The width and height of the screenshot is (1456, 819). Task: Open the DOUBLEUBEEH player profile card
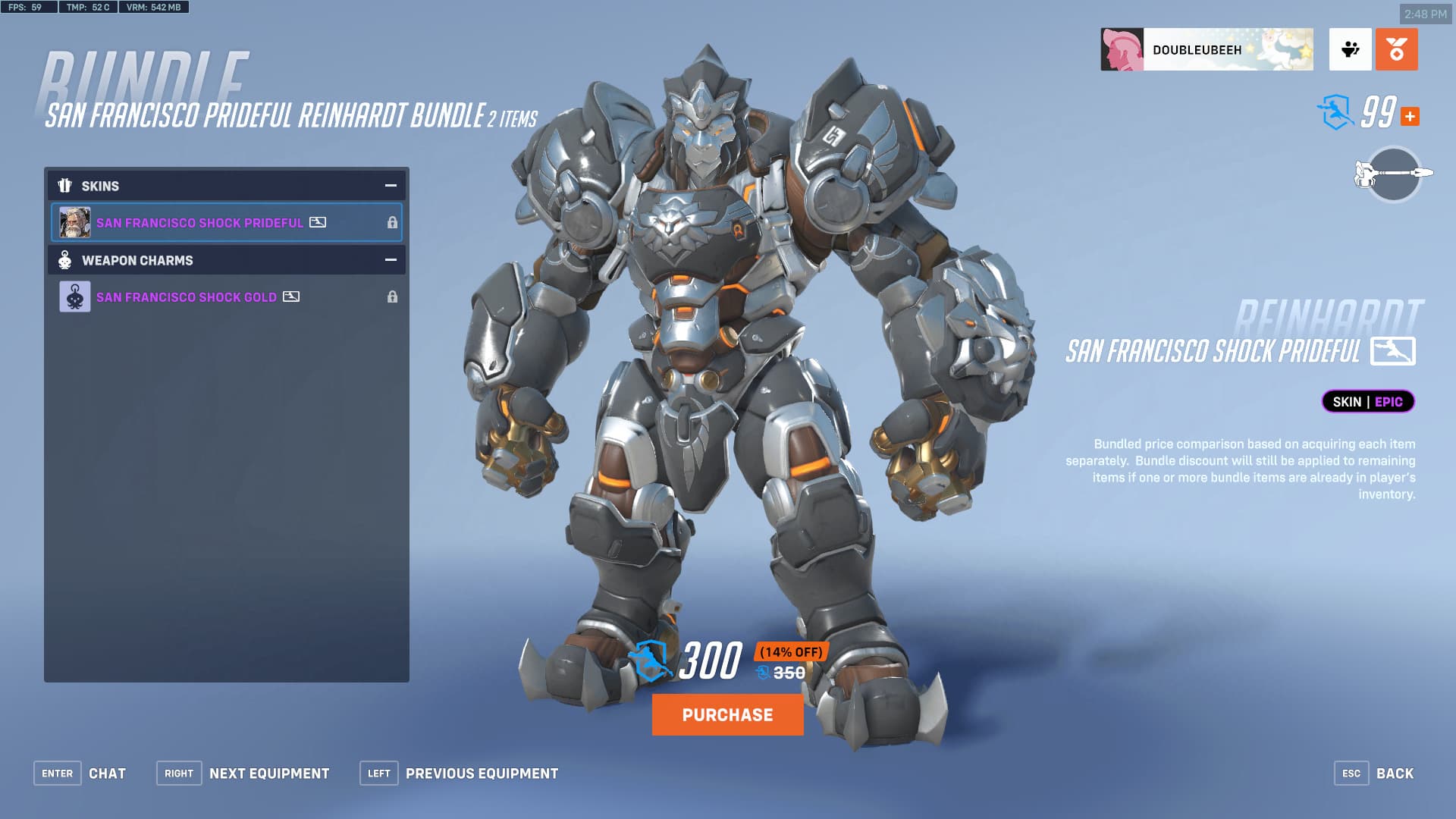point(1207,50)
